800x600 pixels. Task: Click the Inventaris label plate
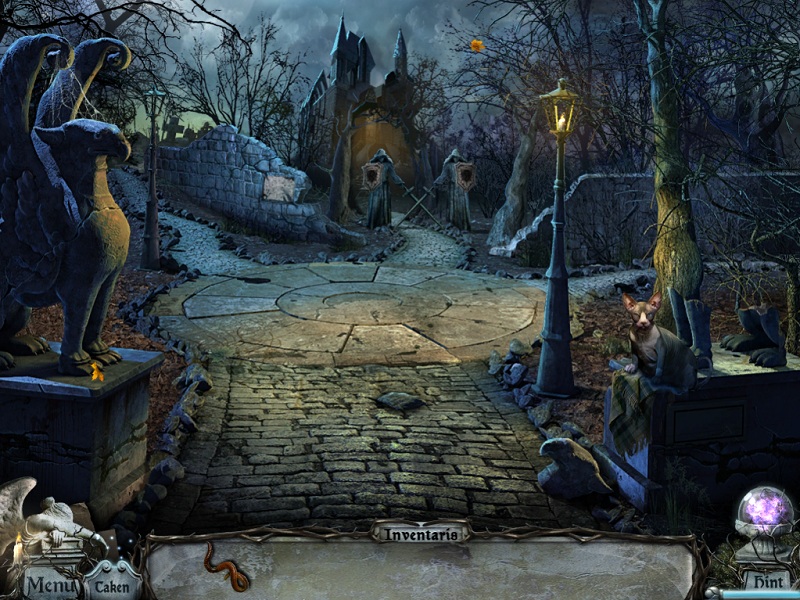420,533
